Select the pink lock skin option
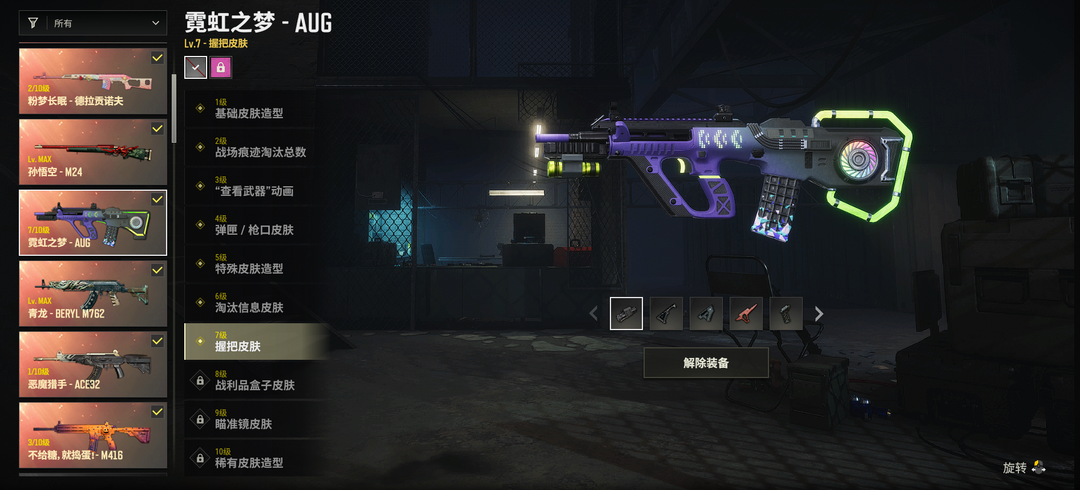The height and width of the screenshot is (490, 1080). pos(221,67)
